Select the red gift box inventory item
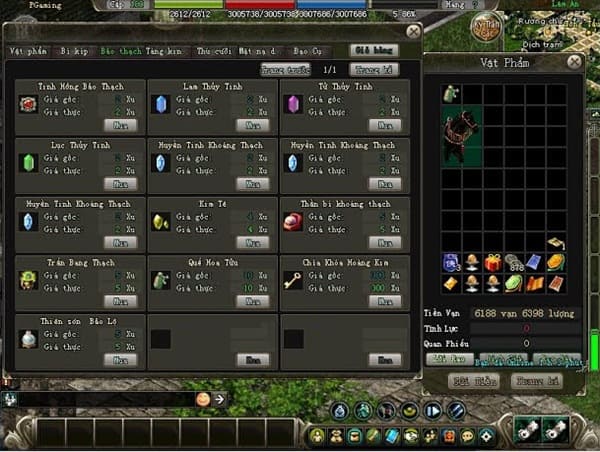 [492, 263]
